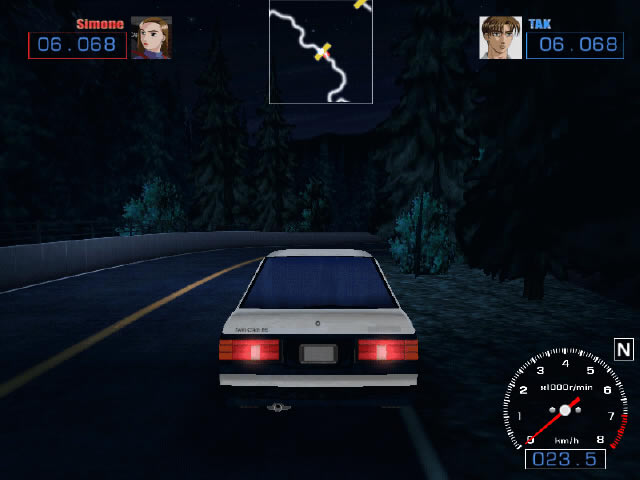Select Simone's driver portrait
The image size is (640, 480).
click(151, 38)
